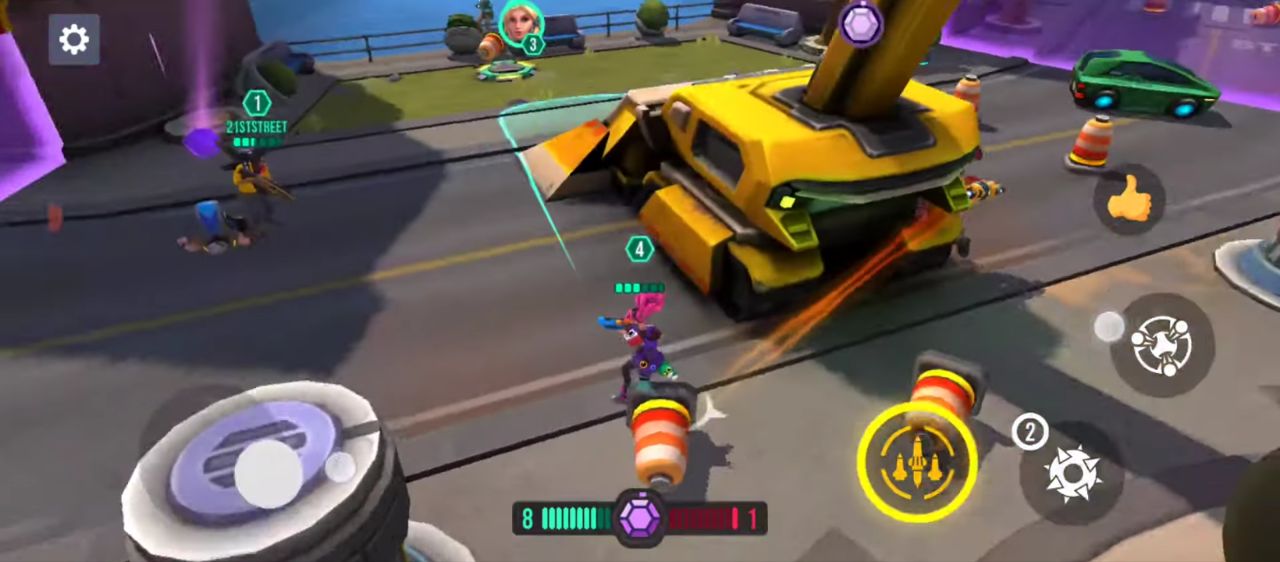Send a thumbs-up emote
This screenshot has width=1280, height=562.
[x=1129, y=200]
